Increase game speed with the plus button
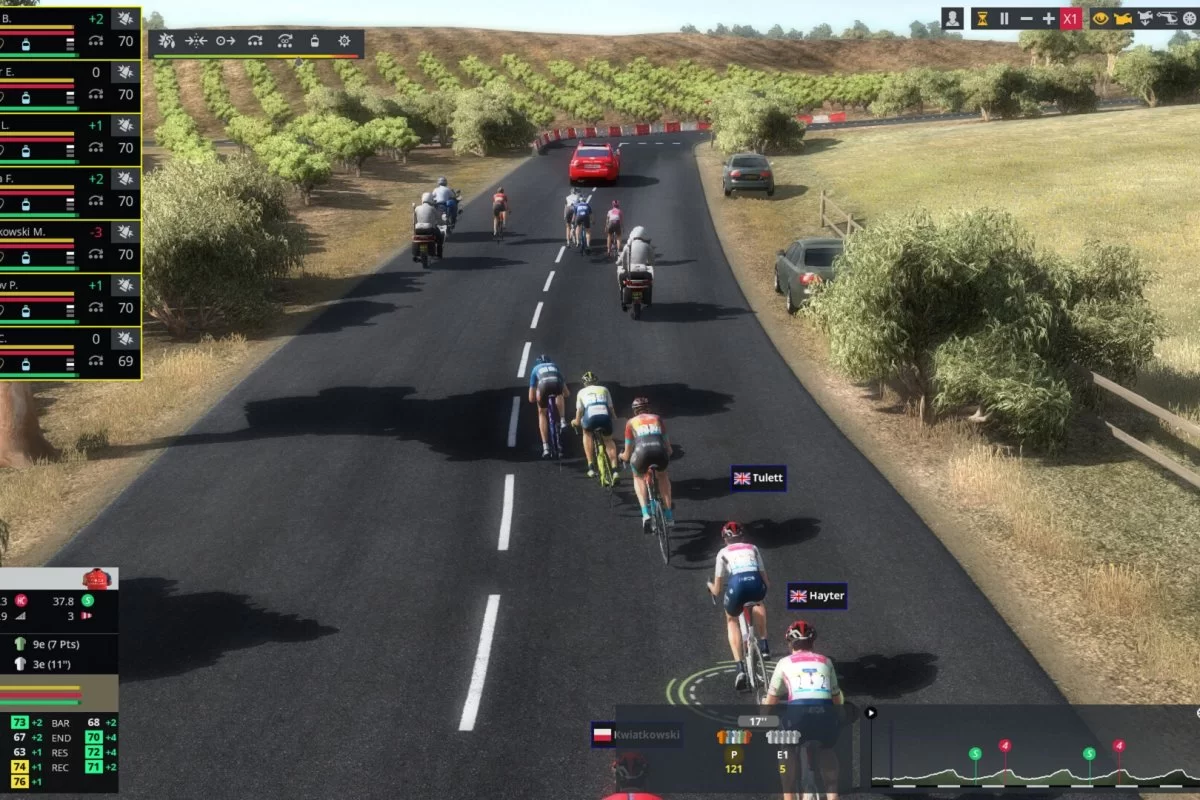Screen dimensions: 1200x800 pos(1048,18)
